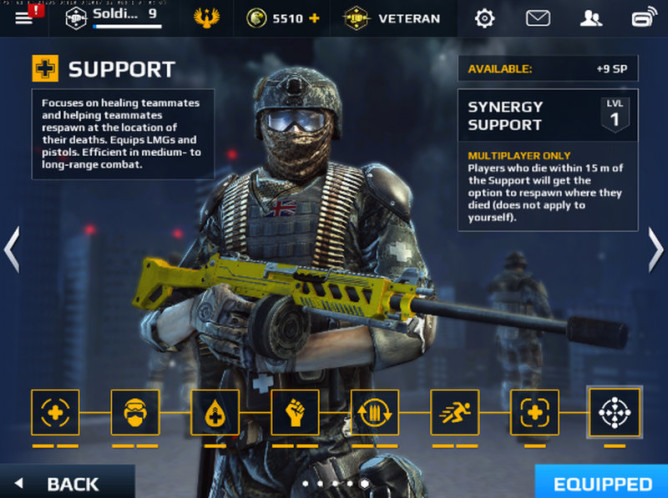Click the Equipped button
Screen dimensions: 668x498
(601, 483)
